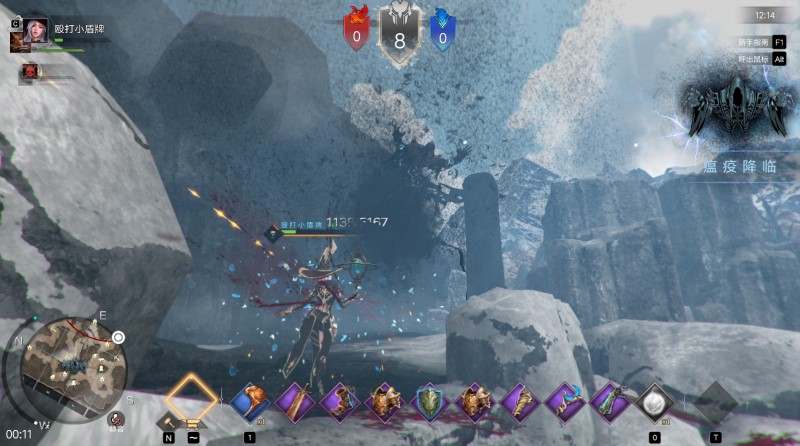Select the blue pickaxe item slot
Viewport: 800px width, 446px height.
pos(564,402)
